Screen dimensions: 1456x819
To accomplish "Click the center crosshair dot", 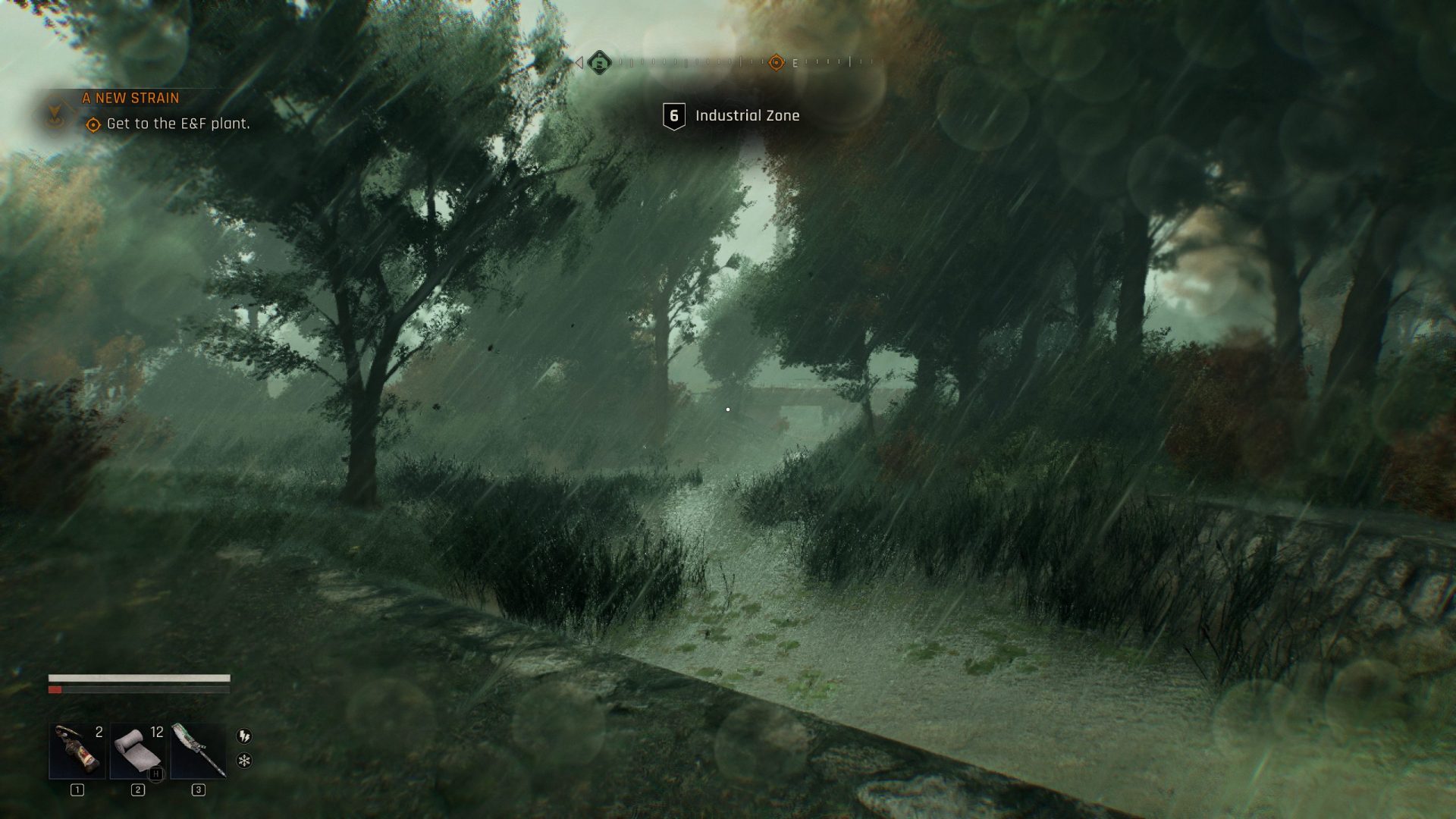I will tap(729, 409).
